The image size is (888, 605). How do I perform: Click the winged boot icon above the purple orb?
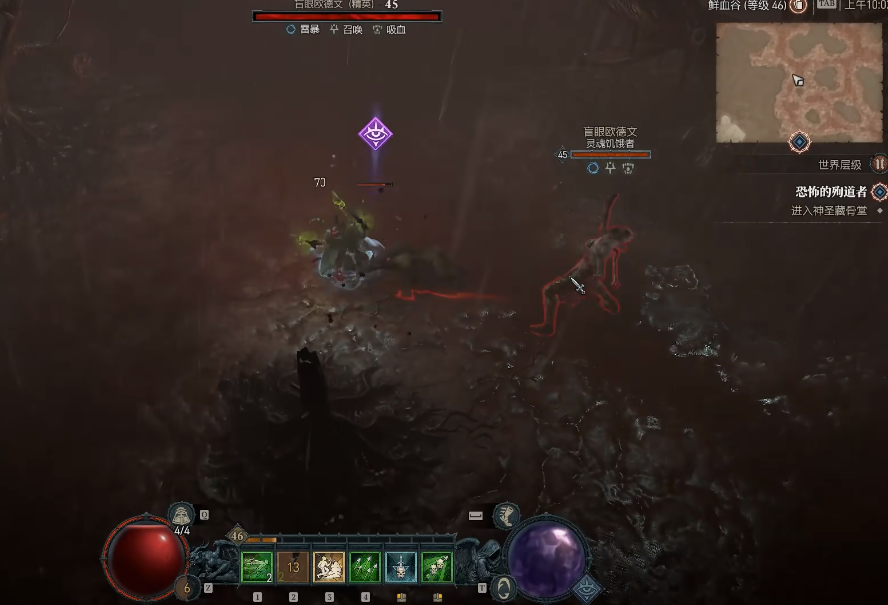[x=507, y=515]
